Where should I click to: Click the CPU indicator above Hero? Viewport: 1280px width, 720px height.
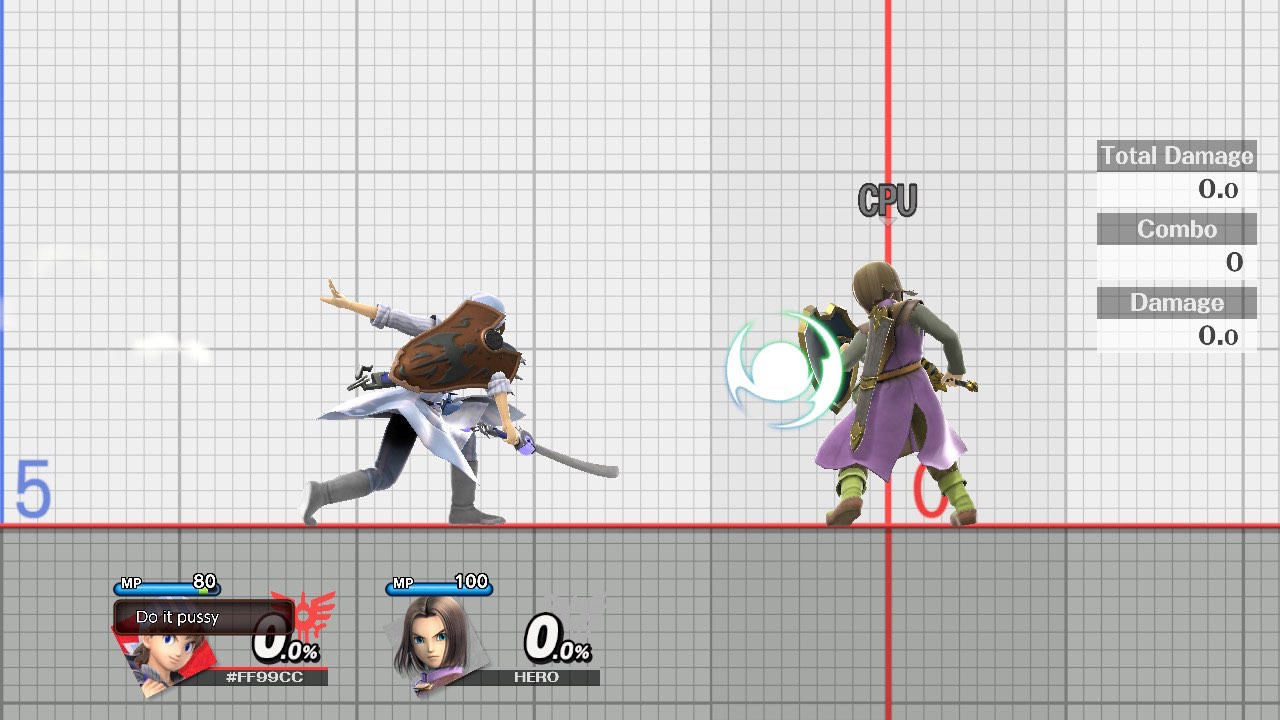pos(888,200)
